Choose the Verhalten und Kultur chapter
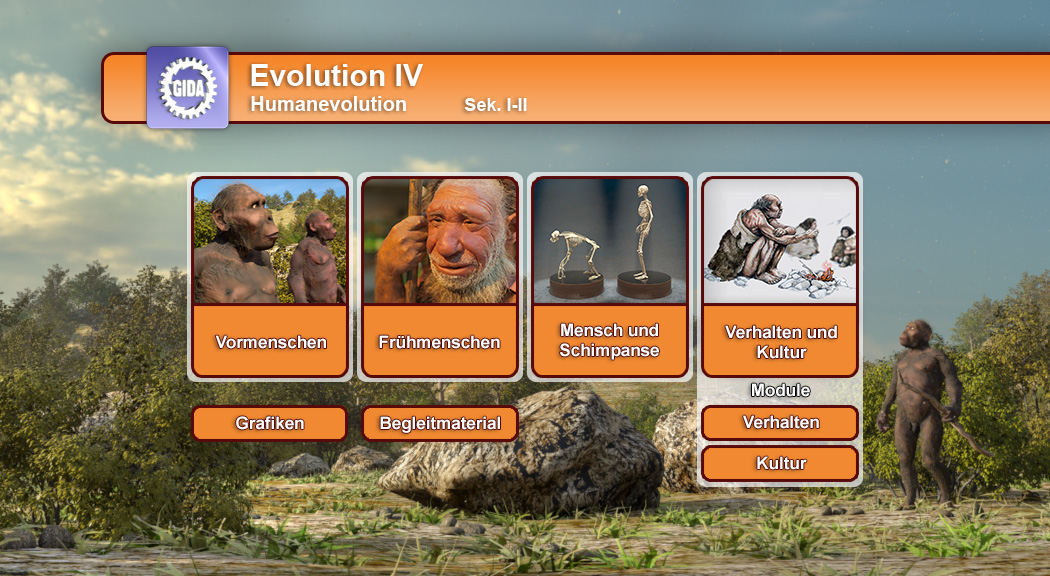 (x=780, y=342)
